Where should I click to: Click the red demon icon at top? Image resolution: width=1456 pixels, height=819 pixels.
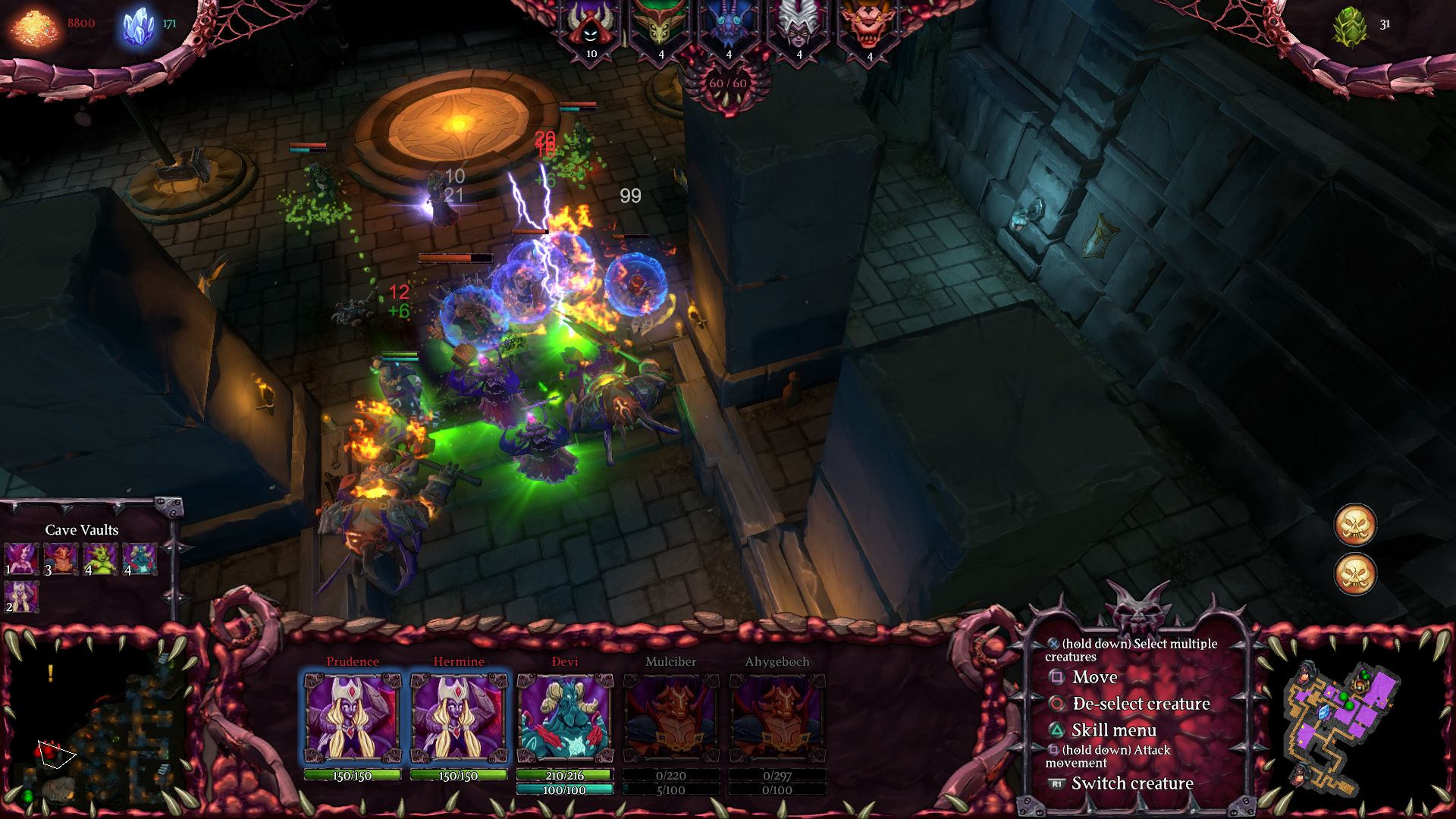(869, 21)
